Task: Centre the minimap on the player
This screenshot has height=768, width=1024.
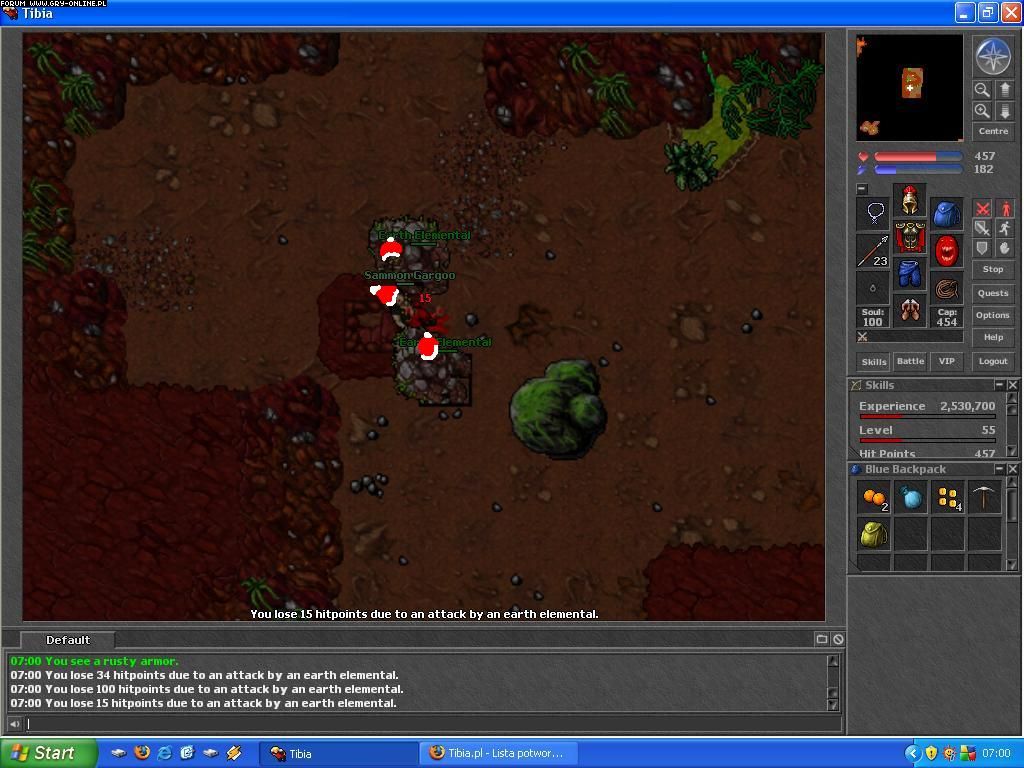Action: 993,132
